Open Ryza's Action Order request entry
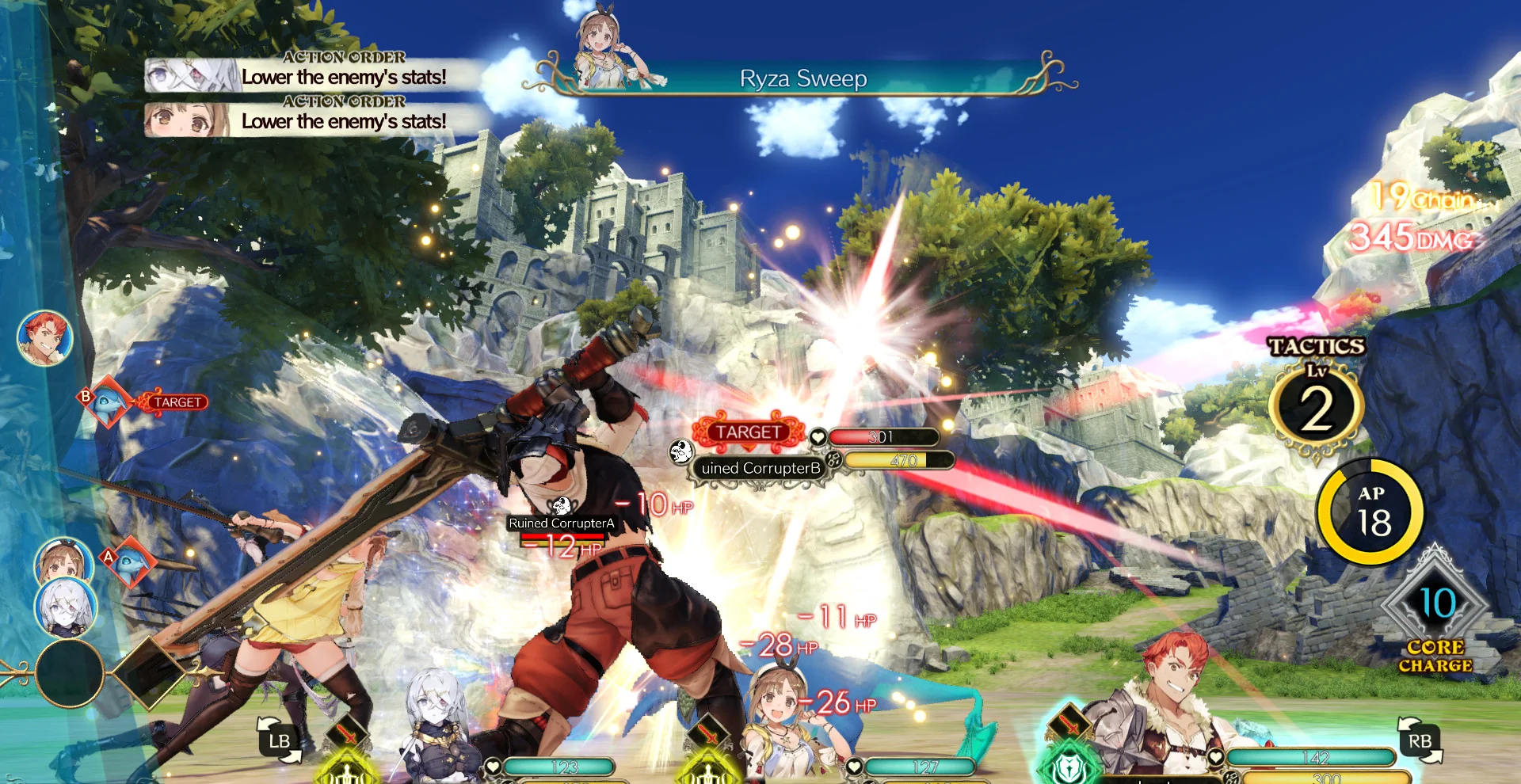This screenshot has height=784, width=1521. point(317,119)
